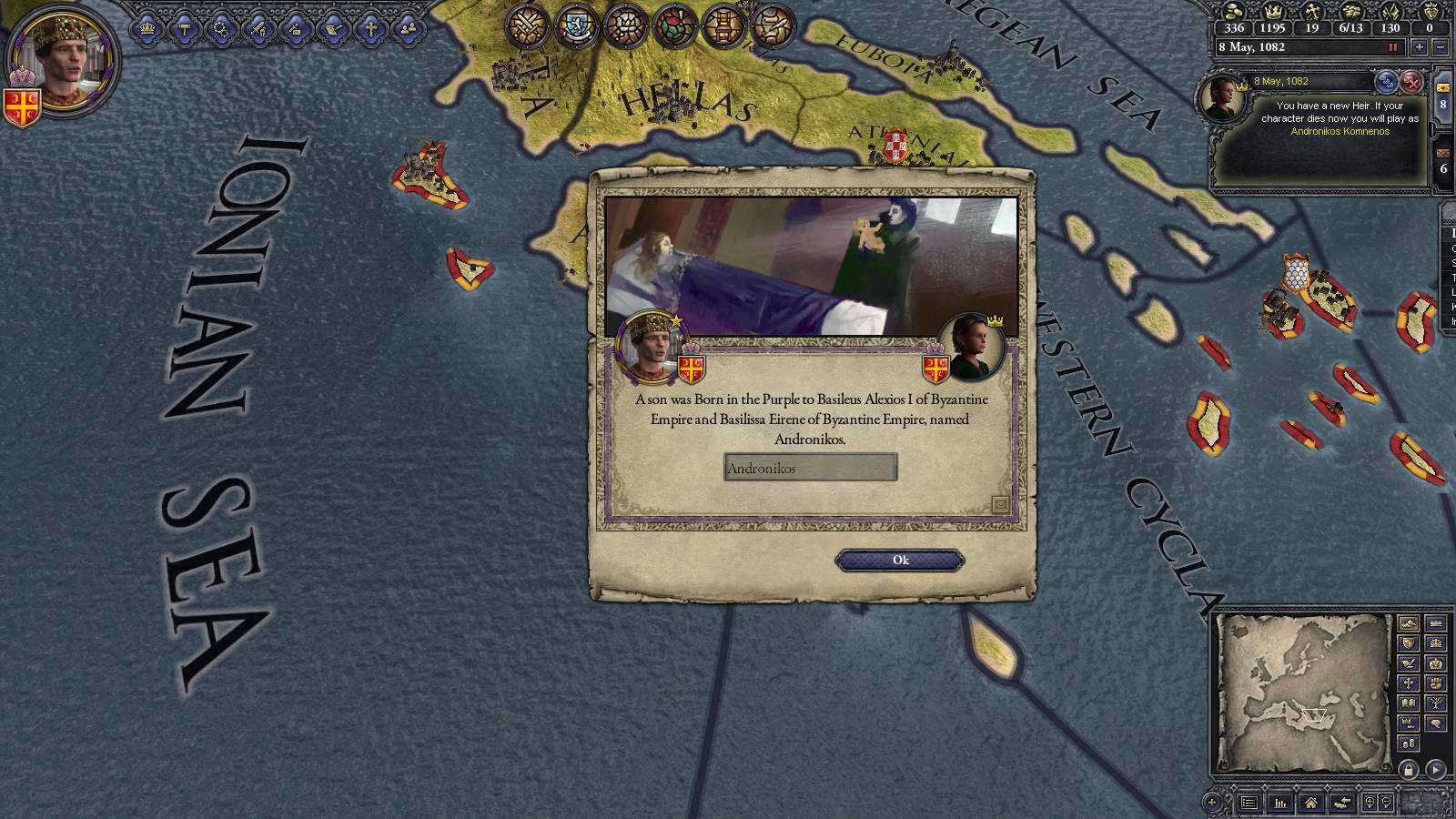
Task: Select realms map mode with the crown icon
Action: (x=1437, y=623)
